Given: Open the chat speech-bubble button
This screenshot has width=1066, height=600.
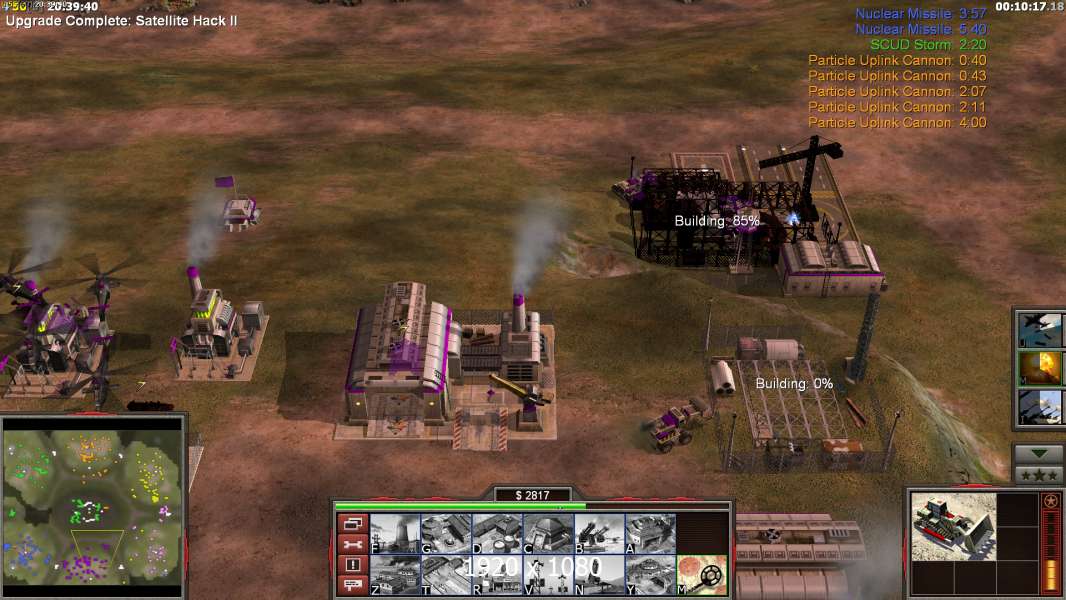Looking at the screenshot, I should (352, 585).
